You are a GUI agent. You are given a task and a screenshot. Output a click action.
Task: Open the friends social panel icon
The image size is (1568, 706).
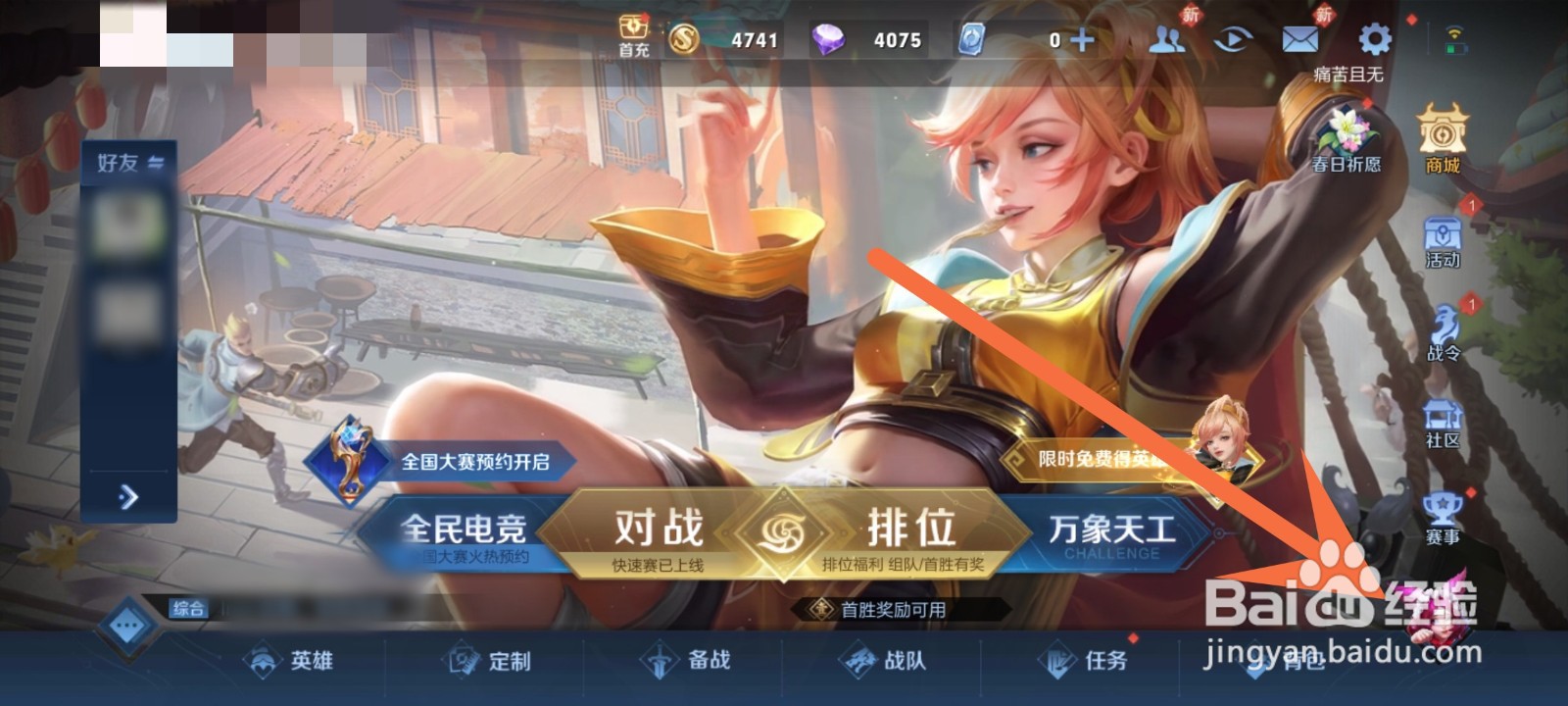1165,37
